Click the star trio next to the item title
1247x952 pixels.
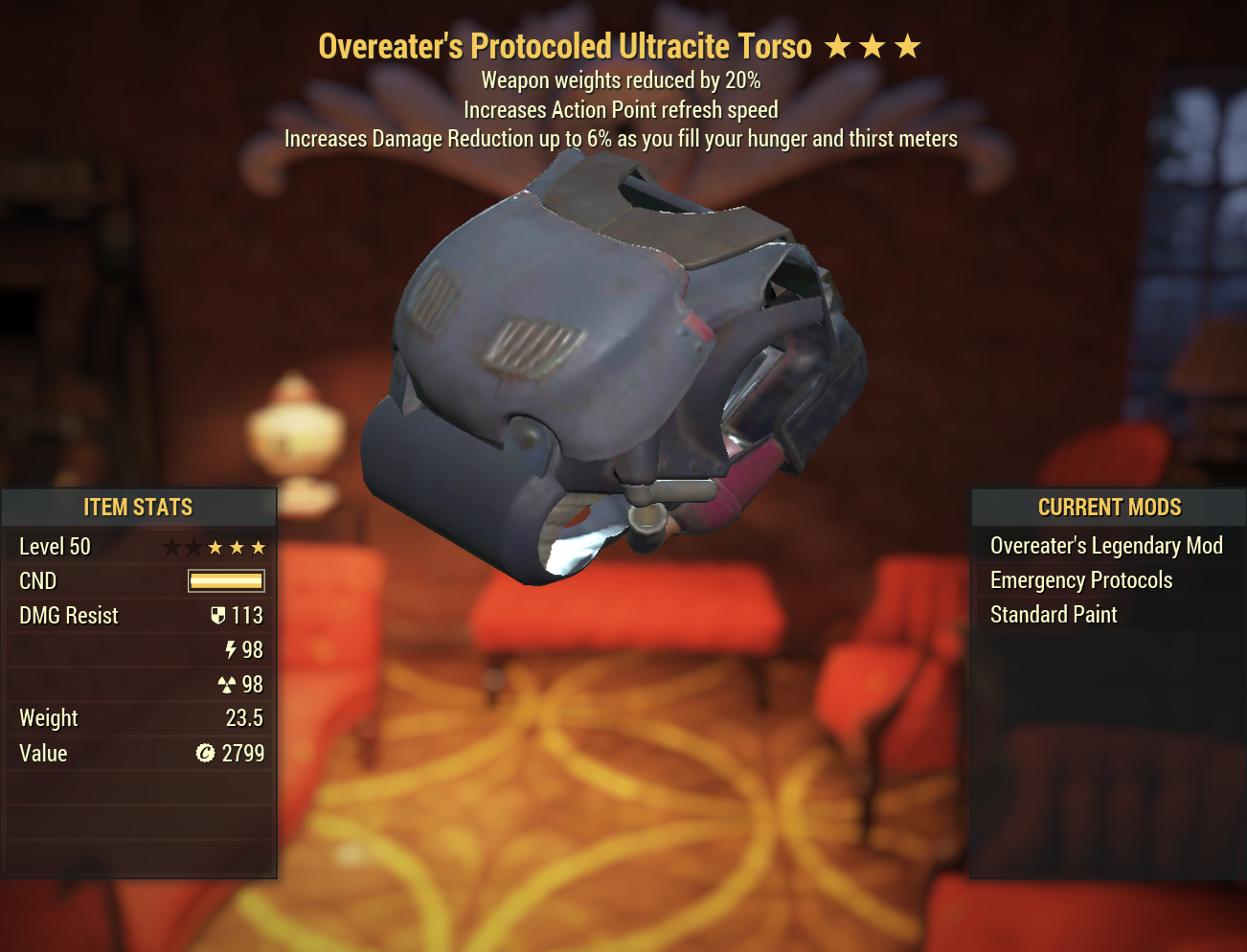(x=873, y=45)
